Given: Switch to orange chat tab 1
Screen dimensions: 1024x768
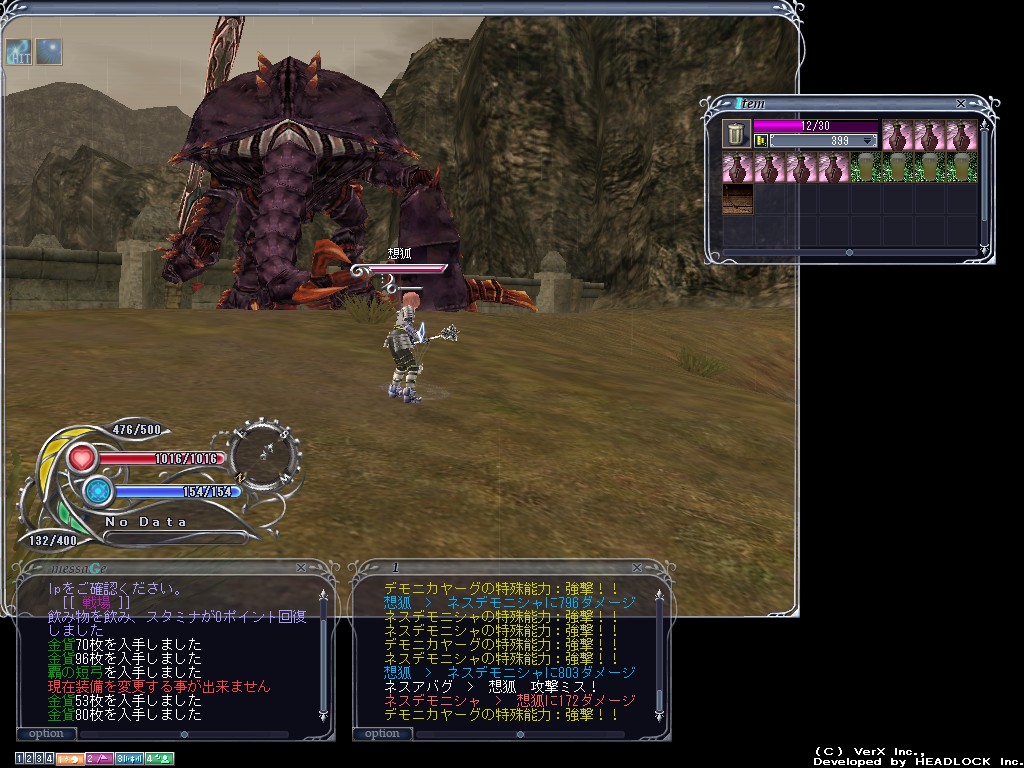Looking at the screenshot, I should pyautogui.click(x=69, y=759).
